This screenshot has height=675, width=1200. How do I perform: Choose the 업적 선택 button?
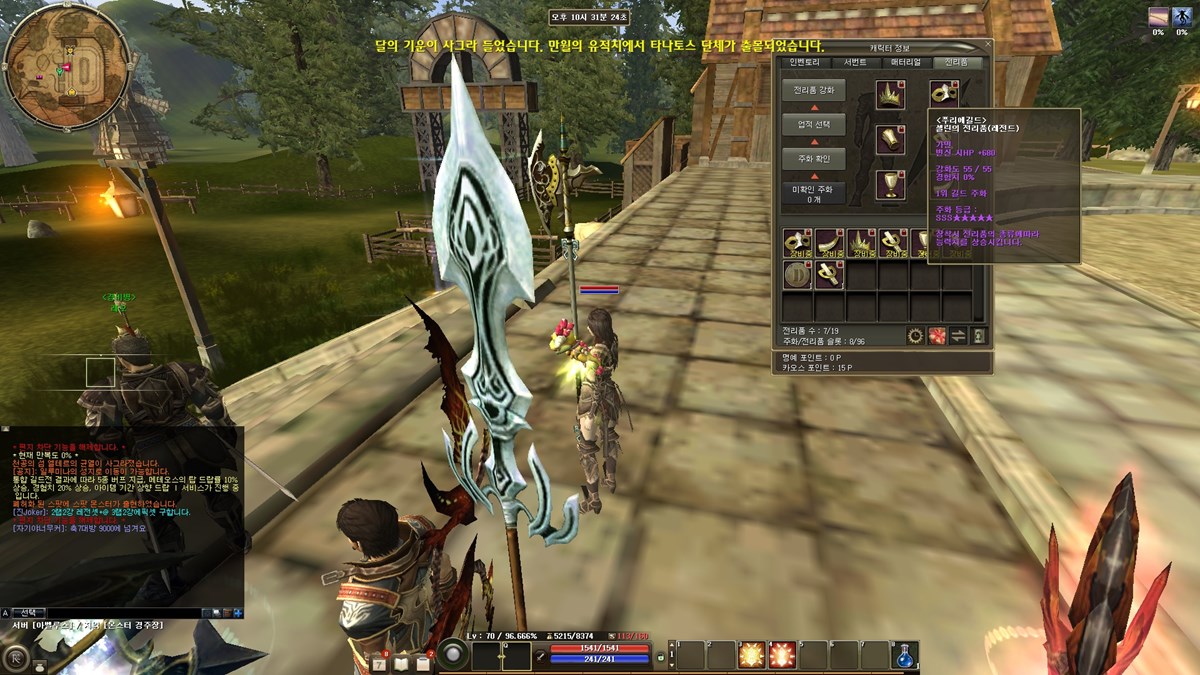(x=814, y=125)
